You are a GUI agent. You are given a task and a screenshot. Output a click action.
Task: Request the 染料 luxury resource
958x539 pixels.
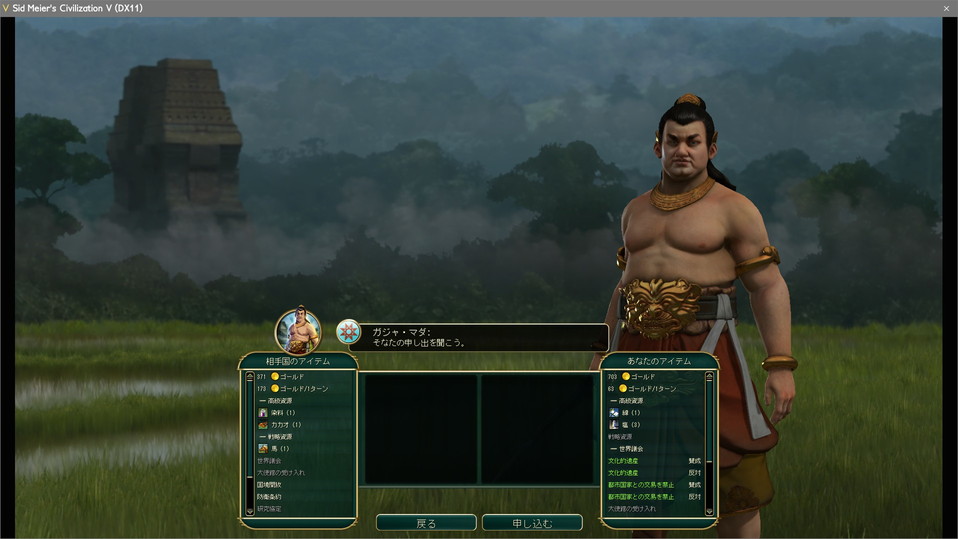pyautogui.click(x=283, y=412)
